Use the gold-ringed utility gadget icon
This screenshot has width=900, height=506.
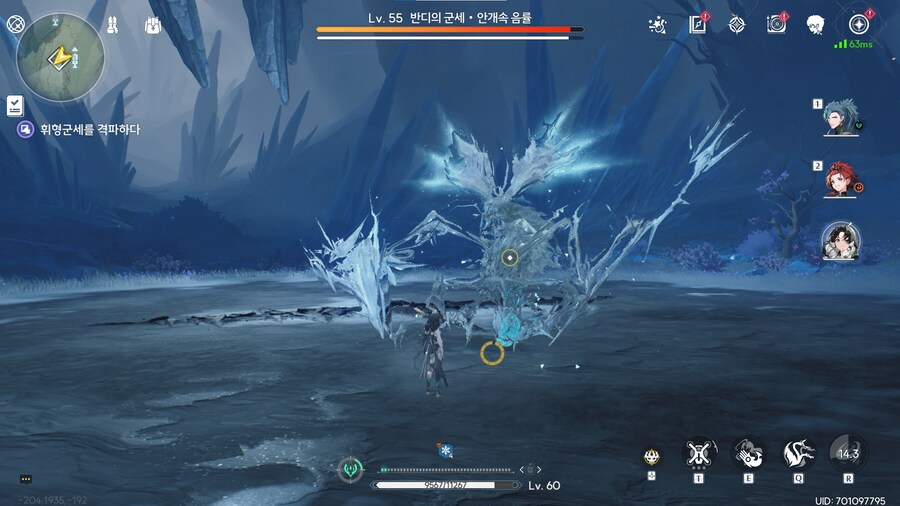tap(651, 457)
